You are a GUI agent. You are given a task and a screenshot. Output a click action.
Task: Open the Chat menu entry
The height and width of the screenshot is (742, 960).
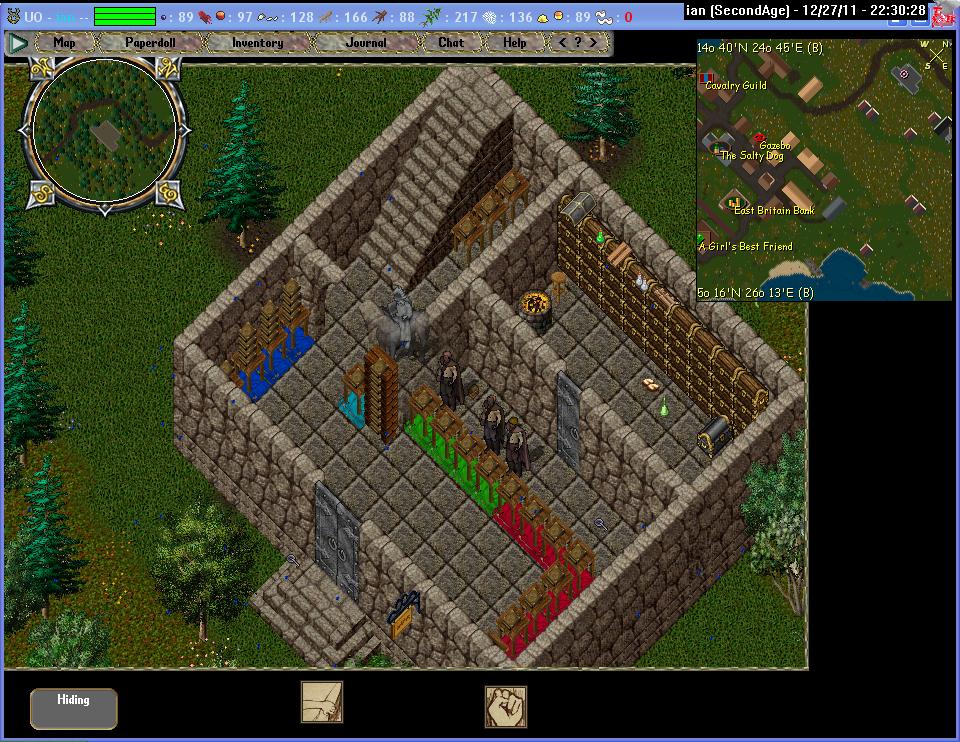pyautogui.click(x=451, y=43)
